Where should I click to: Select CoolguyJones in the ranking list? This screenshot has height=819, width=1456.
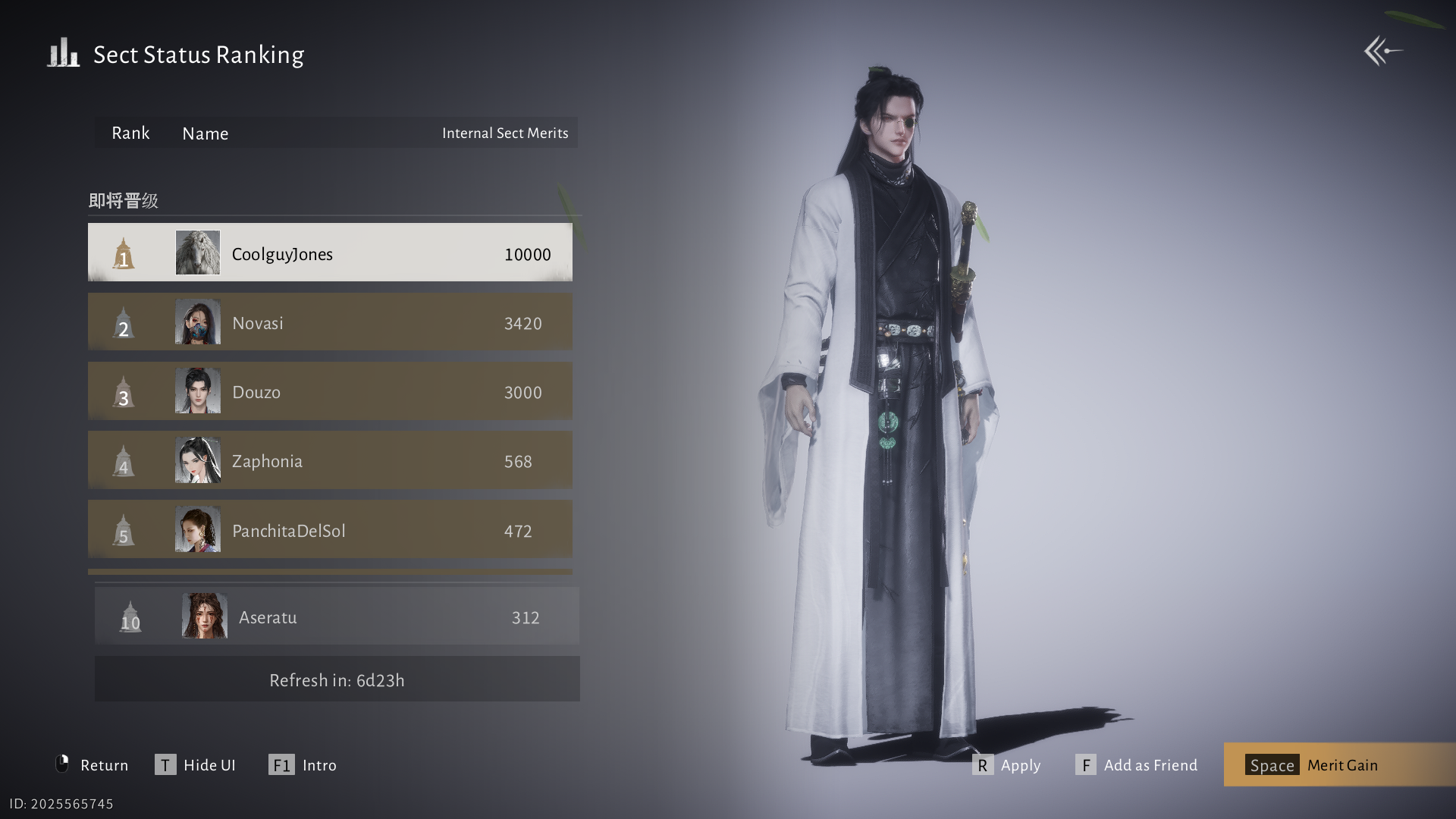tap(330, 253)
